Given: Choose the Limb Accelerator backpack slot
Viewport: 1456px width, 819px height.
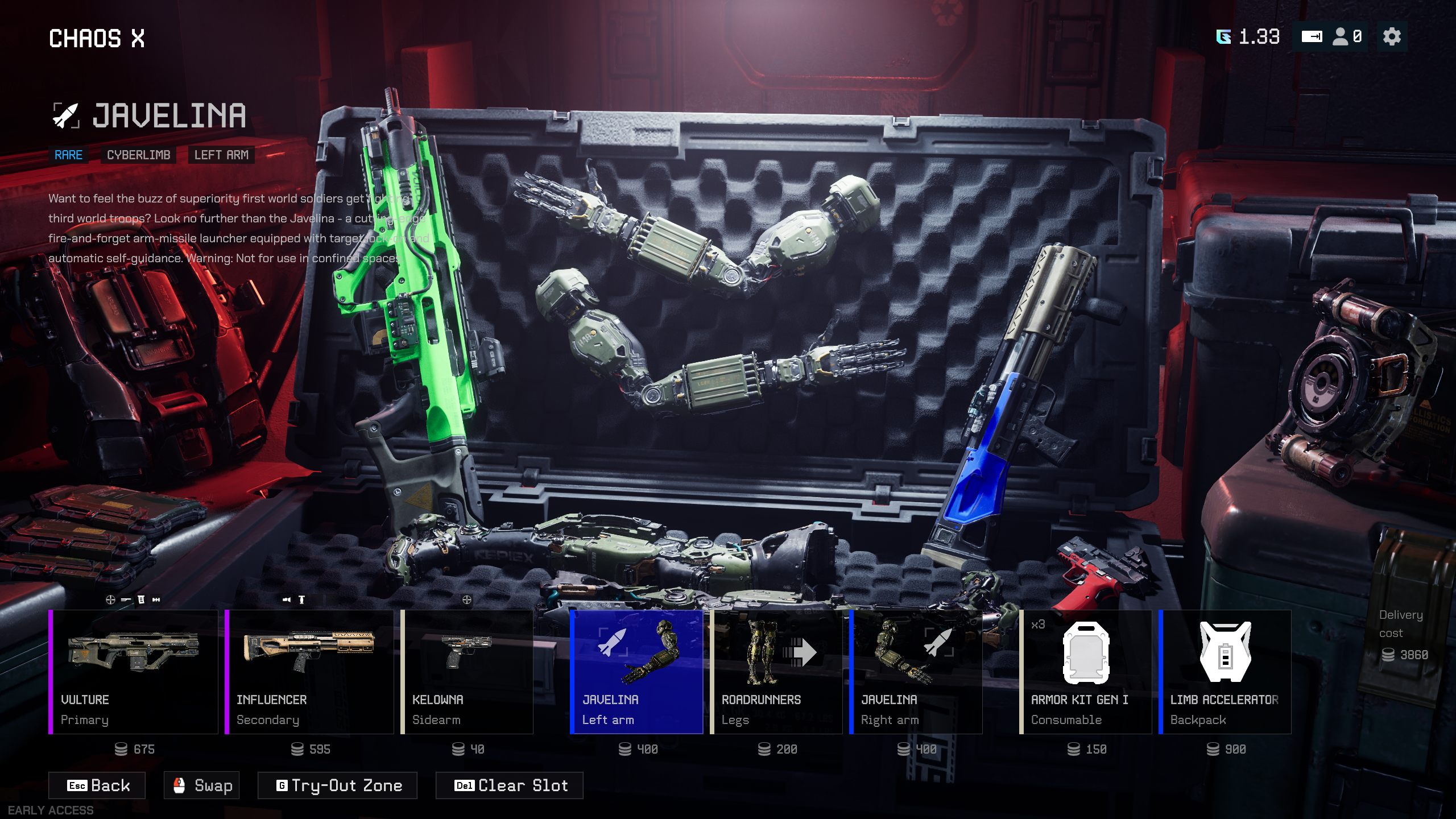Looking at the screenshot, I should (1225, 672).
